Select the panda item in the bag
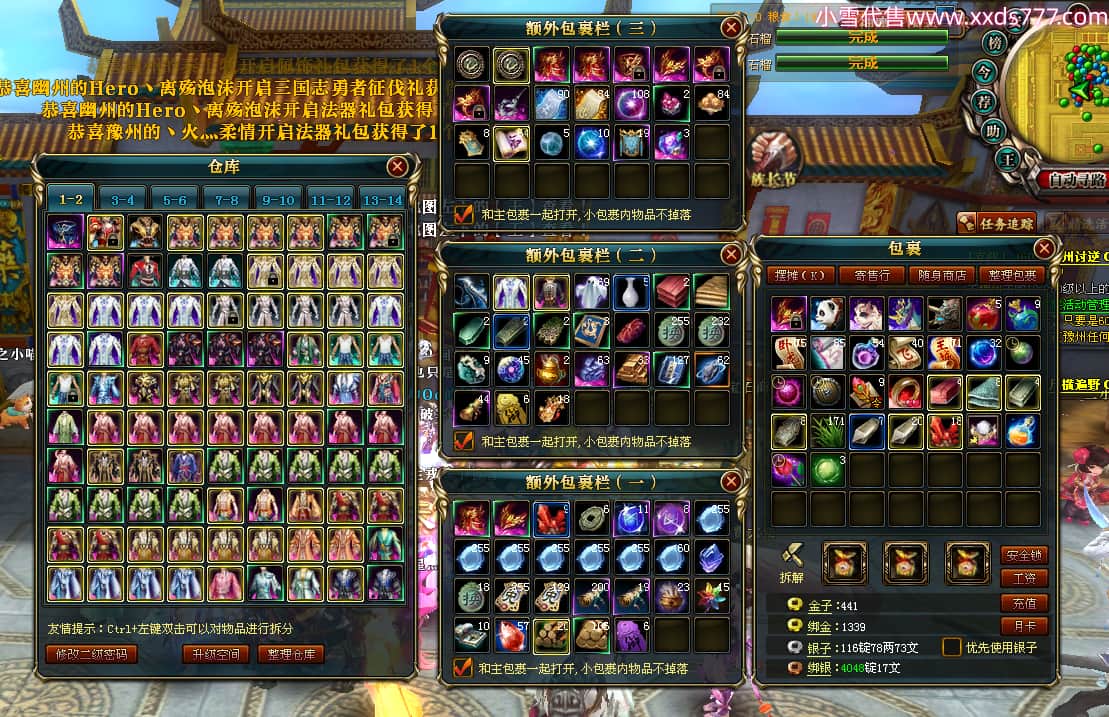This screenshot has height=717, width=1109. pyautogui.click(x=826, y=314)
